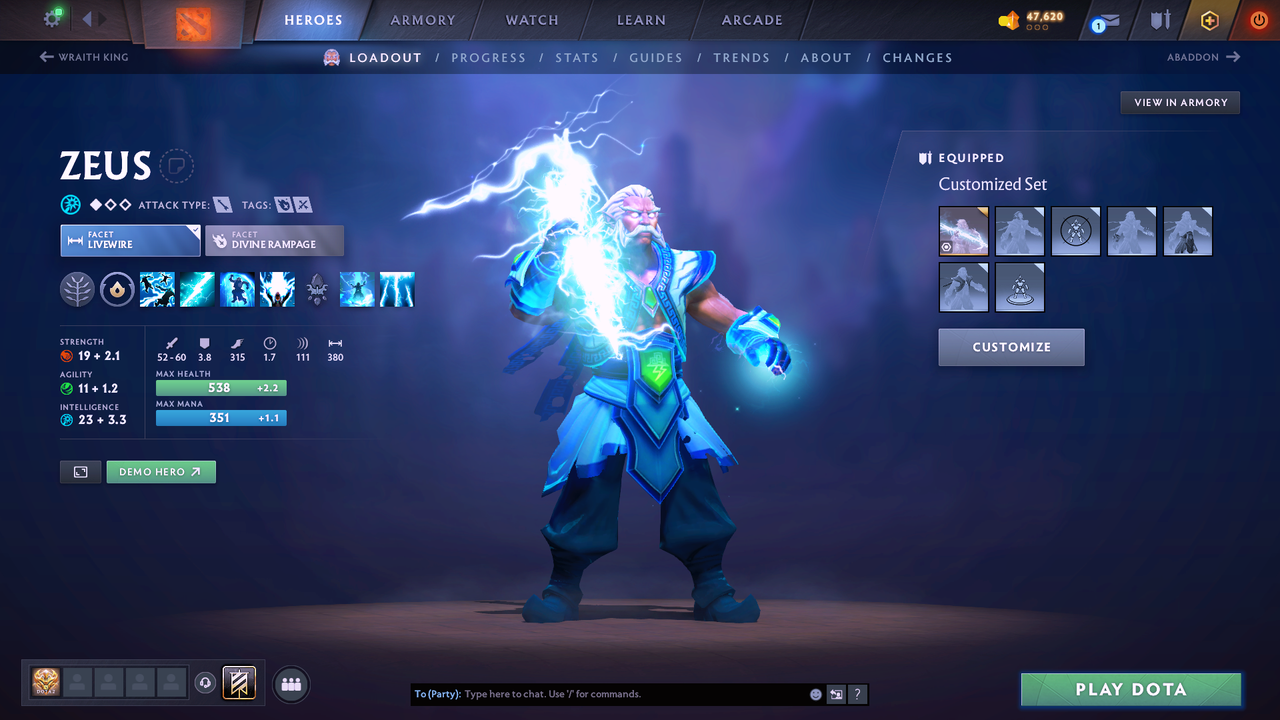Click the Demo Hero button
The width and height of the screenshot is (1280, 720).
tap(161, 471)
